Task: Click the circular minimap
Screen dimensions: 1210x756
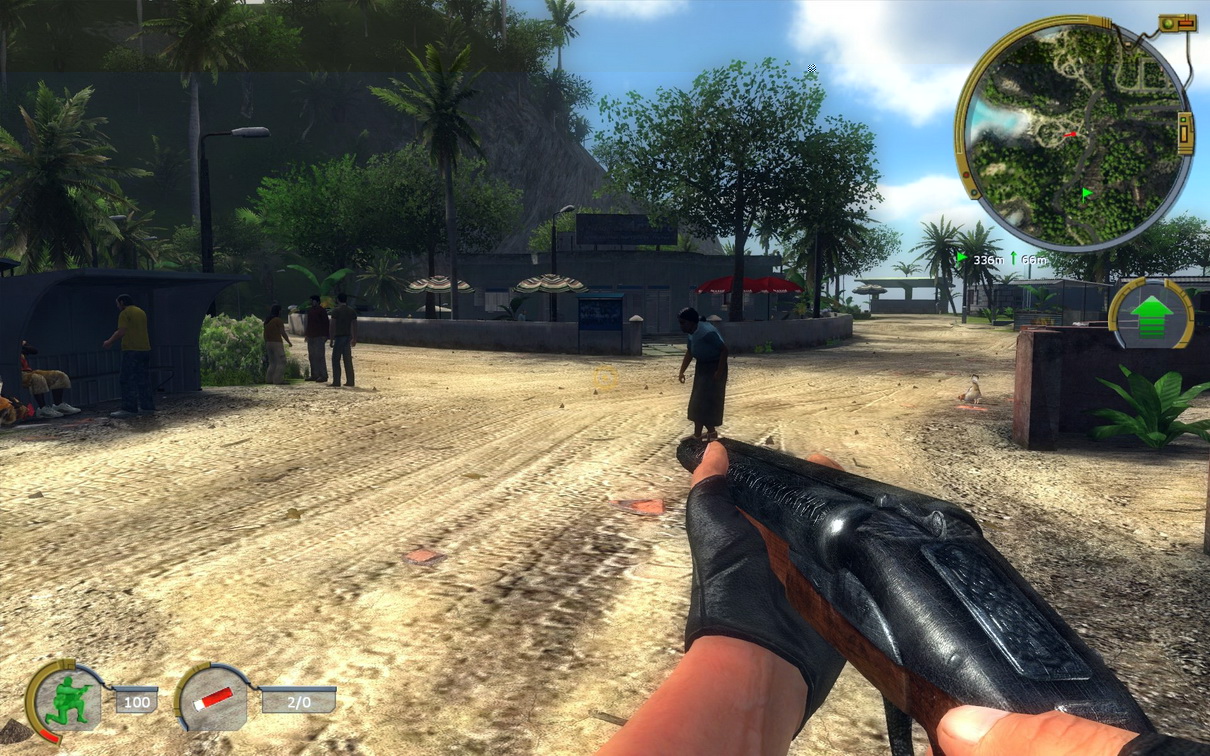Action: 1073,133
